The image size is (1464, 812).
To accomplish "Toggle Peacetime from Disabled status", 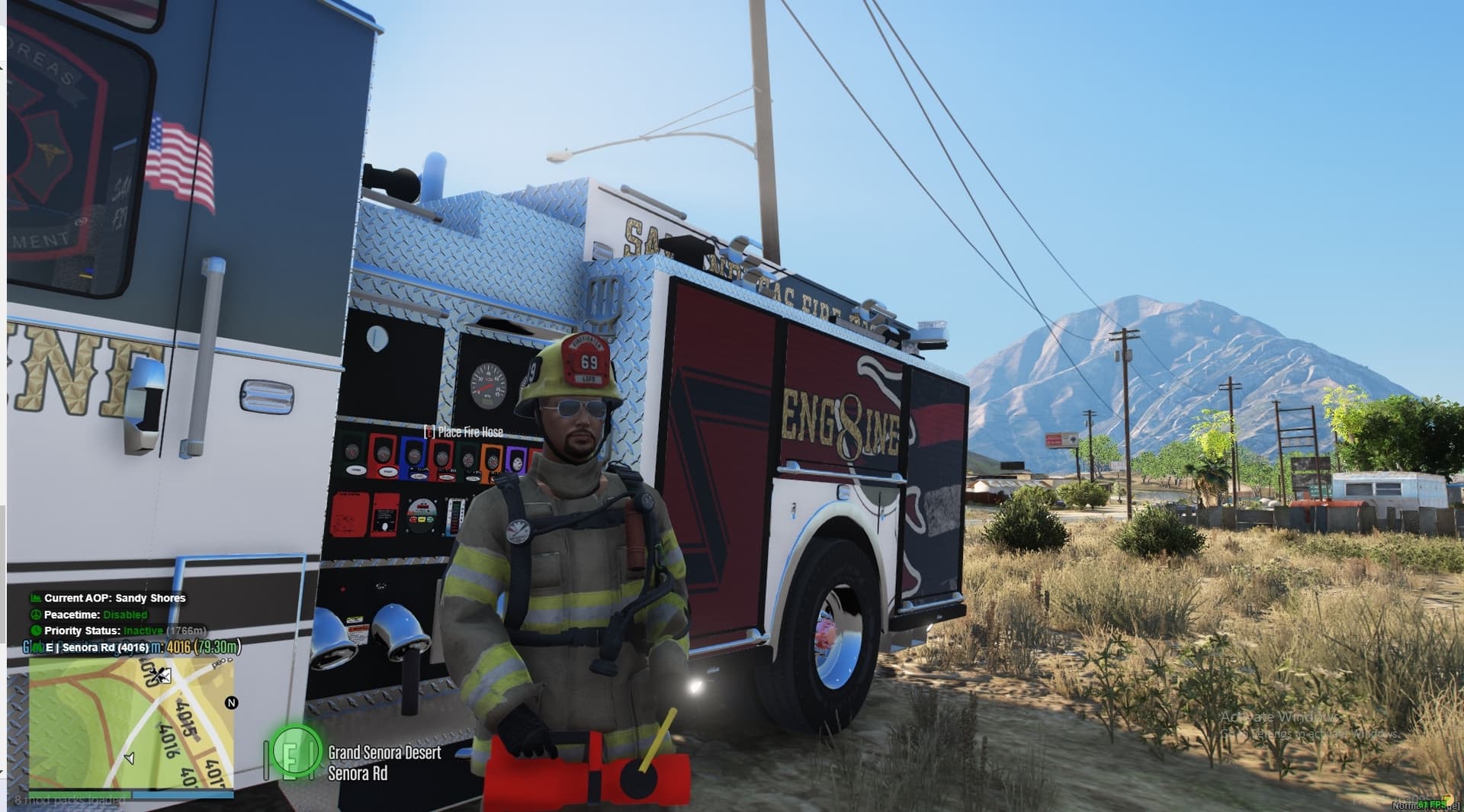I will [126, 615].
